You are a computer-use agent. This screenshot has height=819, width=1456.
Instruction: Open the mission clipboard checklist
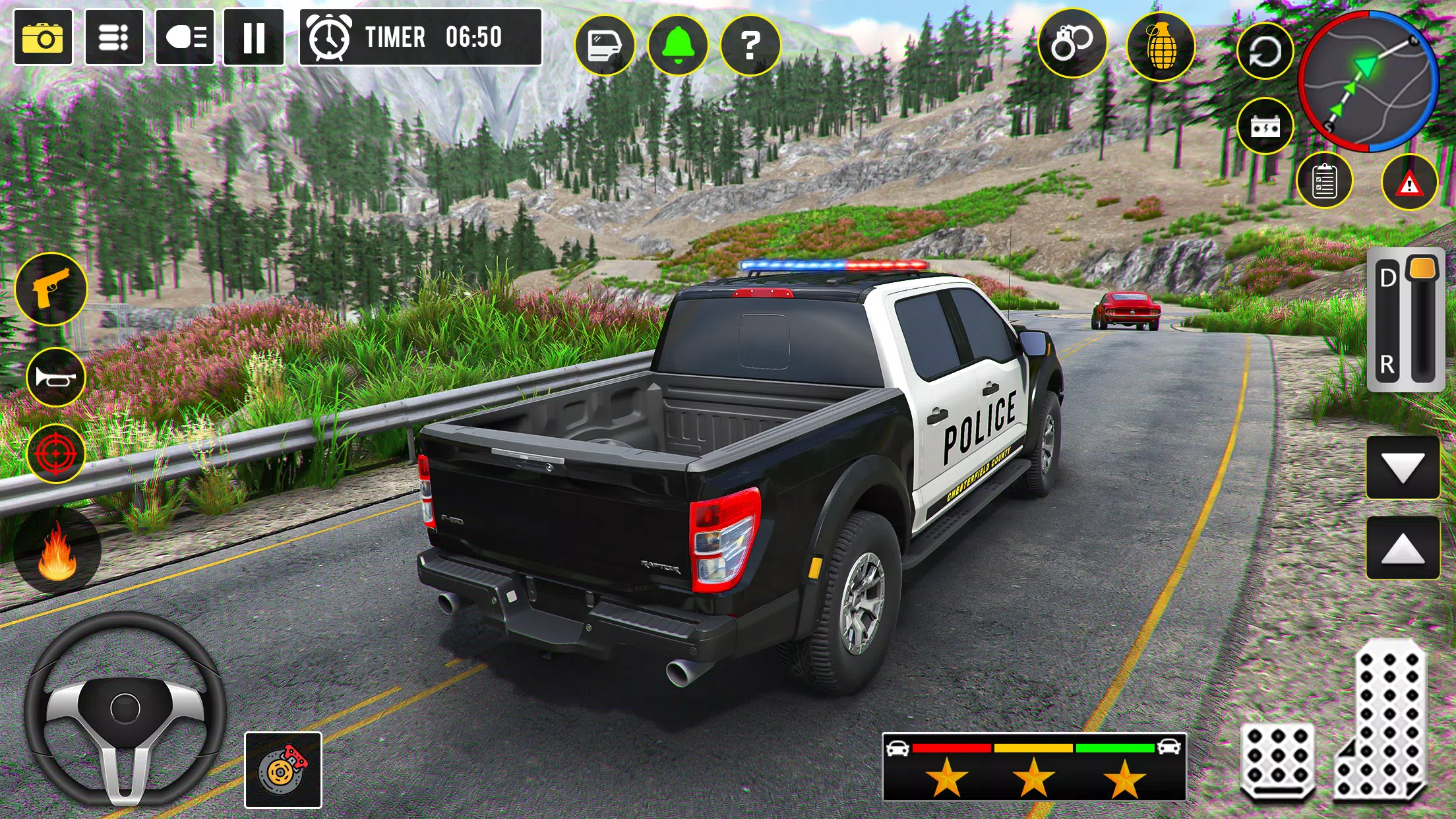coord(1324,181)
